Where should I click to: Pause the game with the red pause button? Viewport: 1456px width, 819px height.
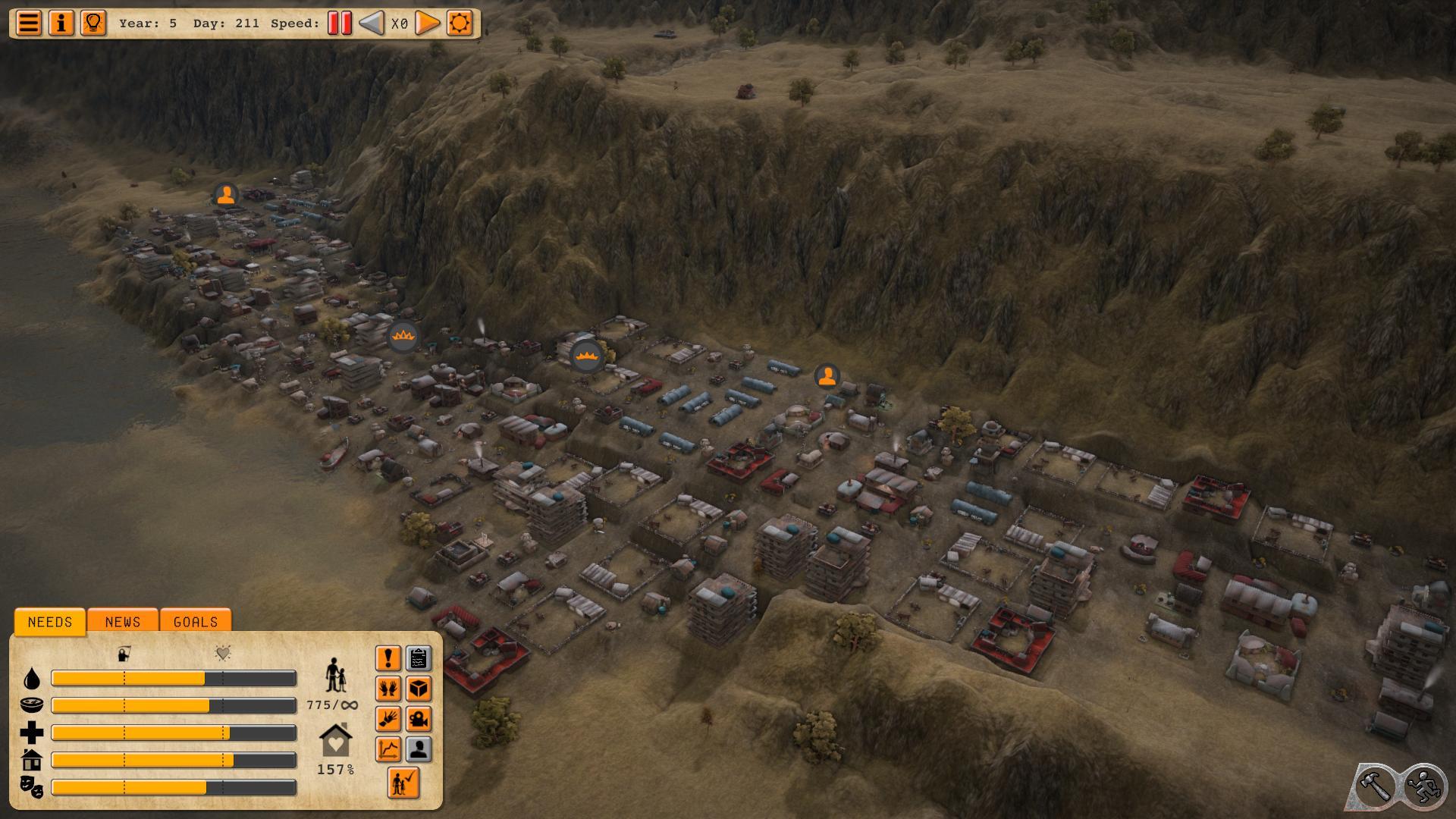pyautogui.click(x=340, y=23)
